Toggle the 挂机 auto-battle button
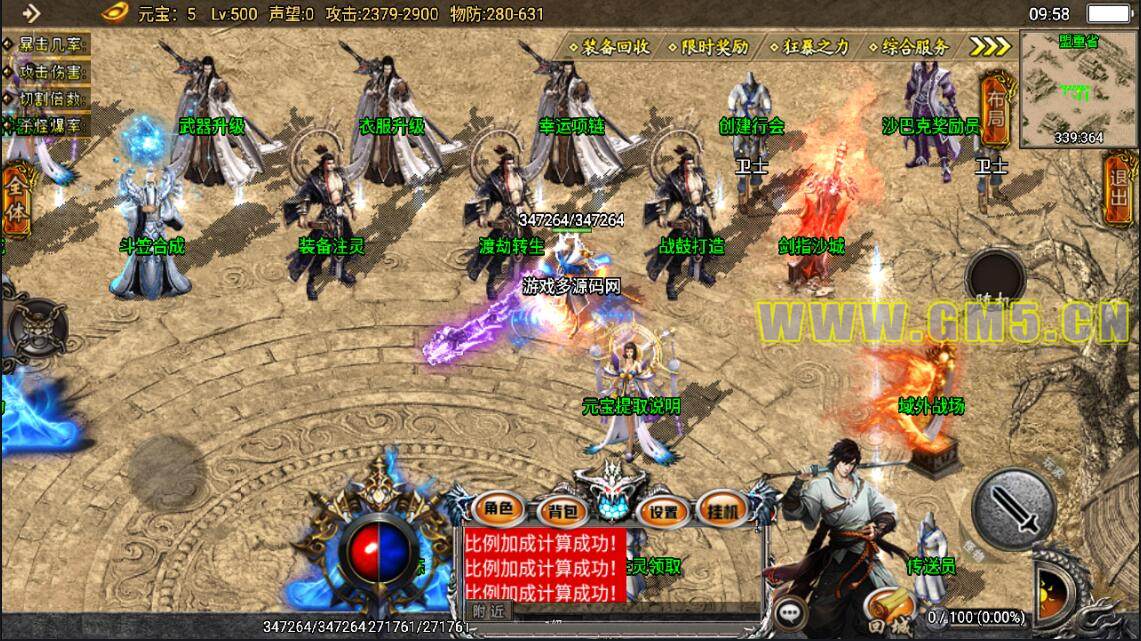The height and width of the screenshot is (641, 1141). (x=723, y=510)
